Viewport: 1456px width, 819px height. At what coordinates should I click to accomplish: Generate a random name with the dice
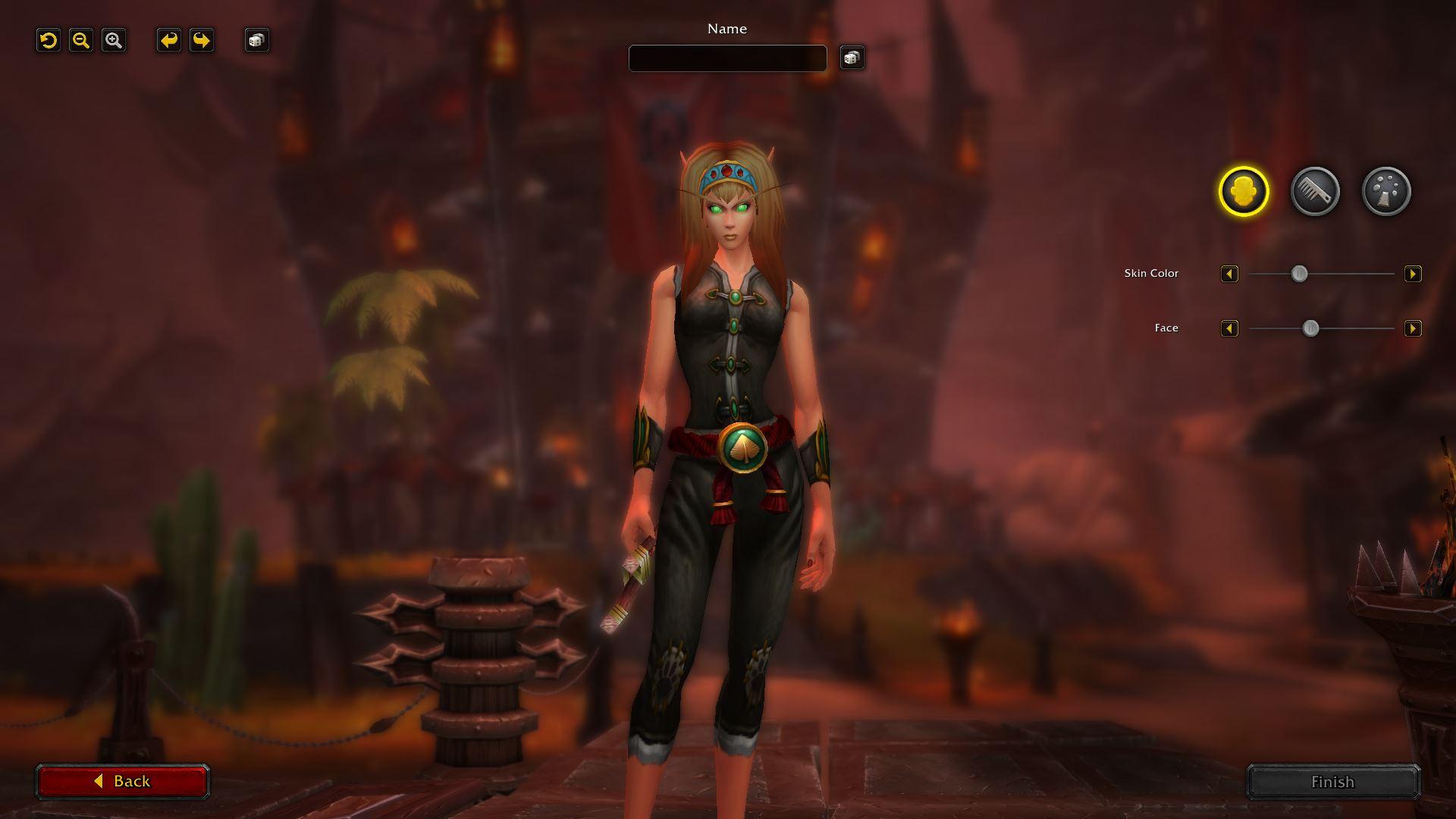852,58
